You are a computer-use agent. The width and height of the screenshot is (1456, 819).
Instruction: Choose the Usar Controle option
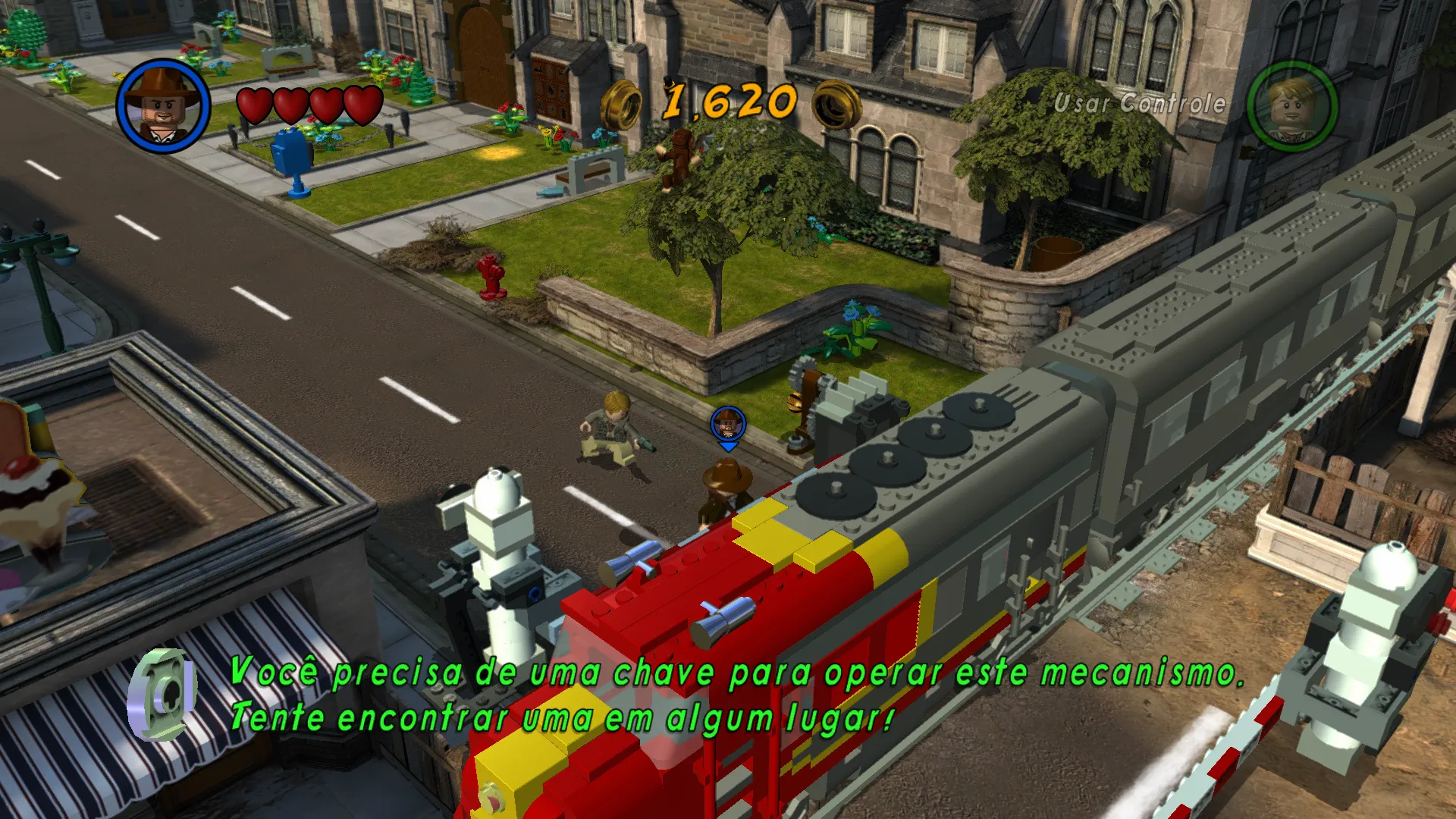coord(1139,103)
